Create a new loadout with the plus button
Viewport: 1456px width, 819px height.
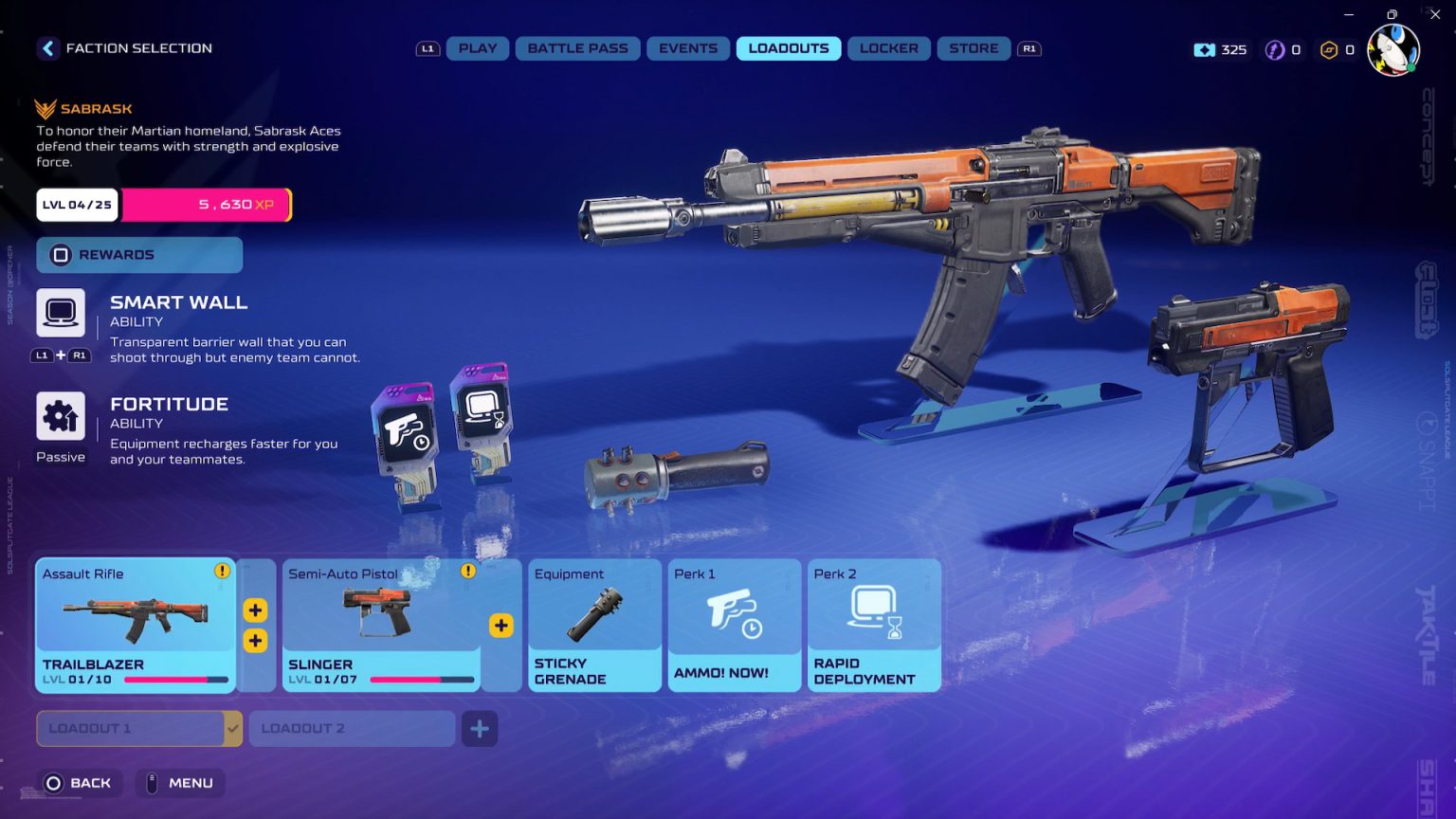coord(480,729)
